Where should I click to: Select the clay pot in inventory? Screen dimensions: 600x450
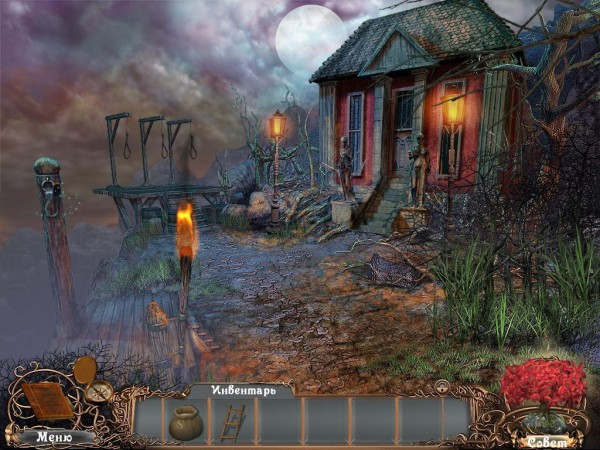coord(185,421)
